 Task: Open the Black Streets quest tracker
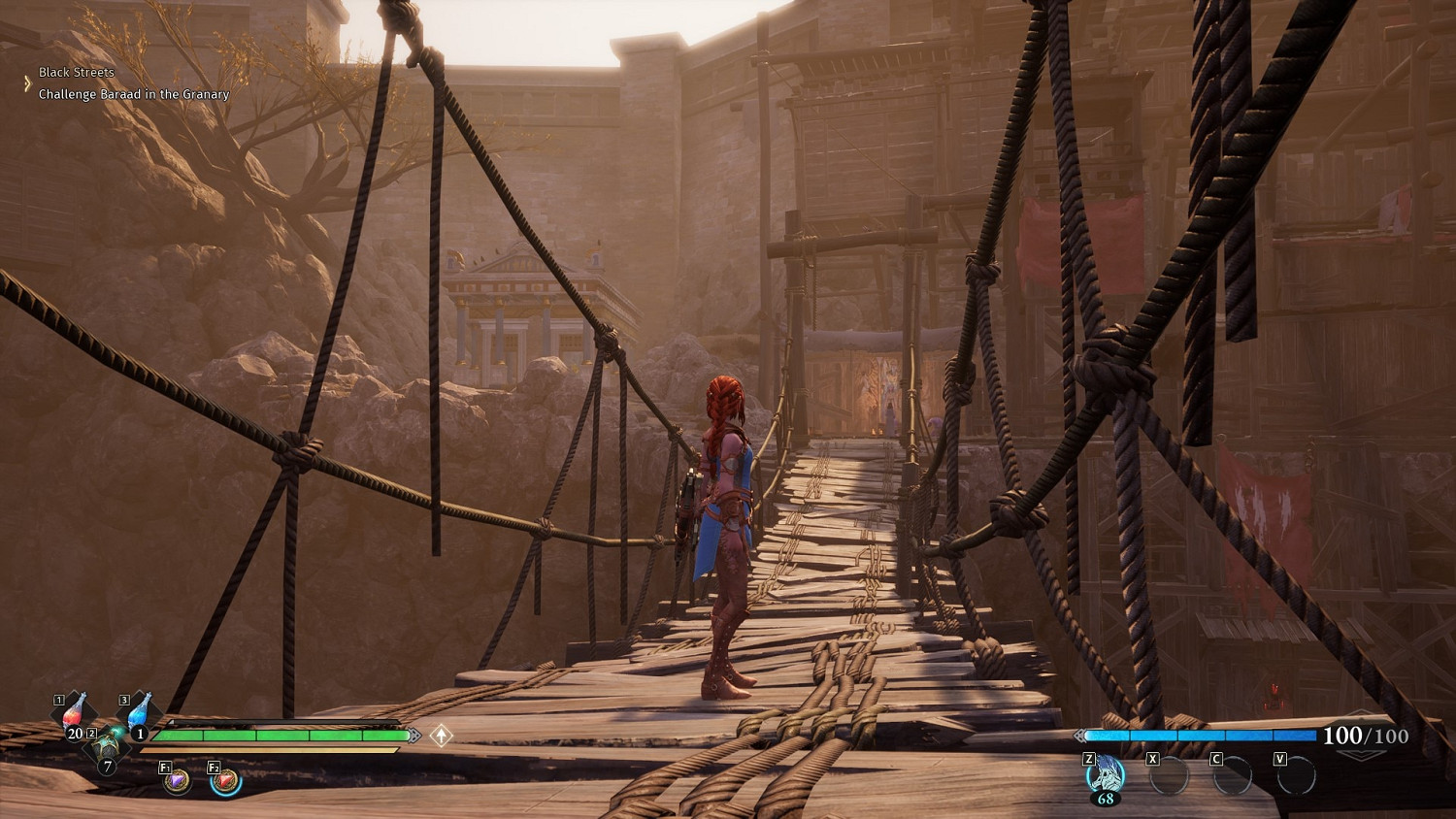coord(77,72)
